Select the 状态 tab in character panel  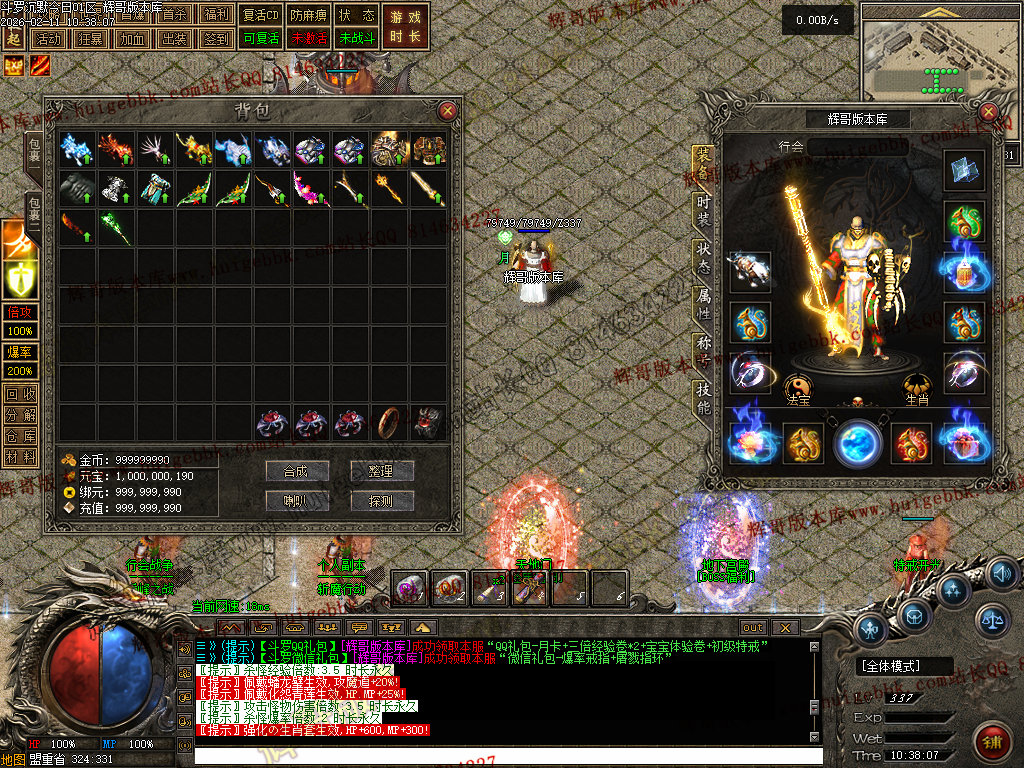click(x=704, y=257)
